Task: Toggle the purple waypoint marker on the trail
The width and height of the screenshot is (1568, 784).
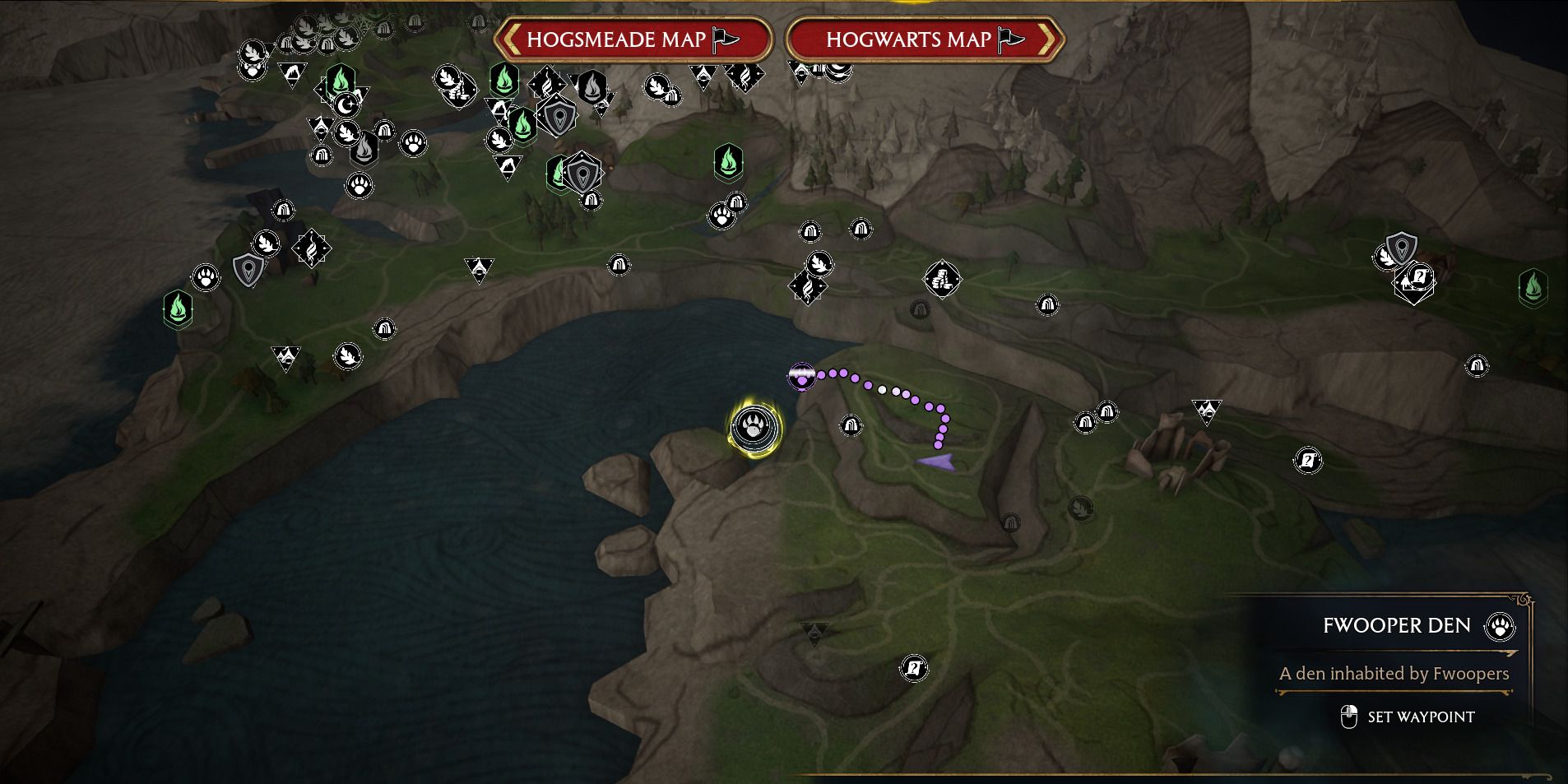Action: point(802,377)
